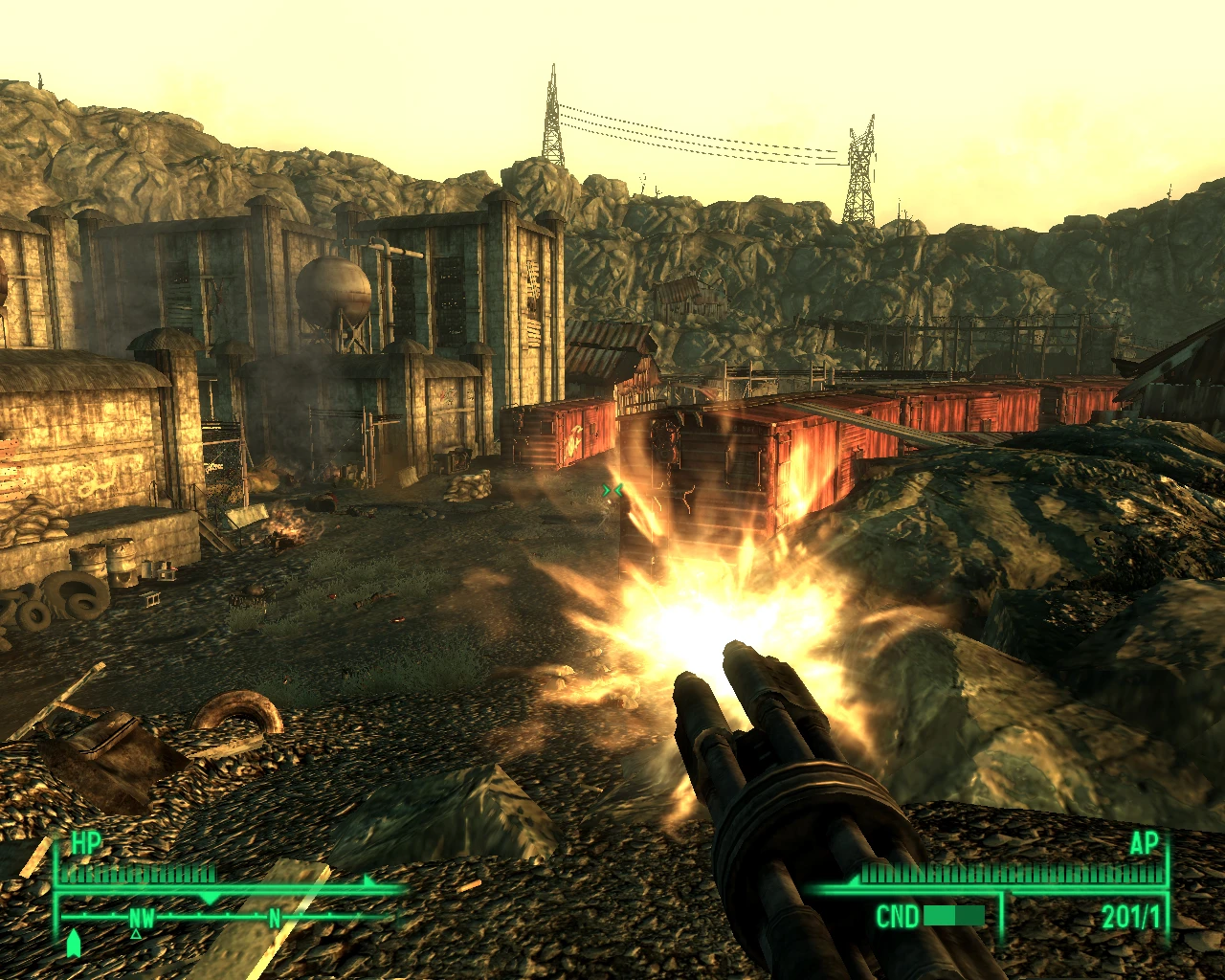The height and width of the screenshot is (980, 1225).
Task: Click the N marker on the compass
Action: pos(273,918)
